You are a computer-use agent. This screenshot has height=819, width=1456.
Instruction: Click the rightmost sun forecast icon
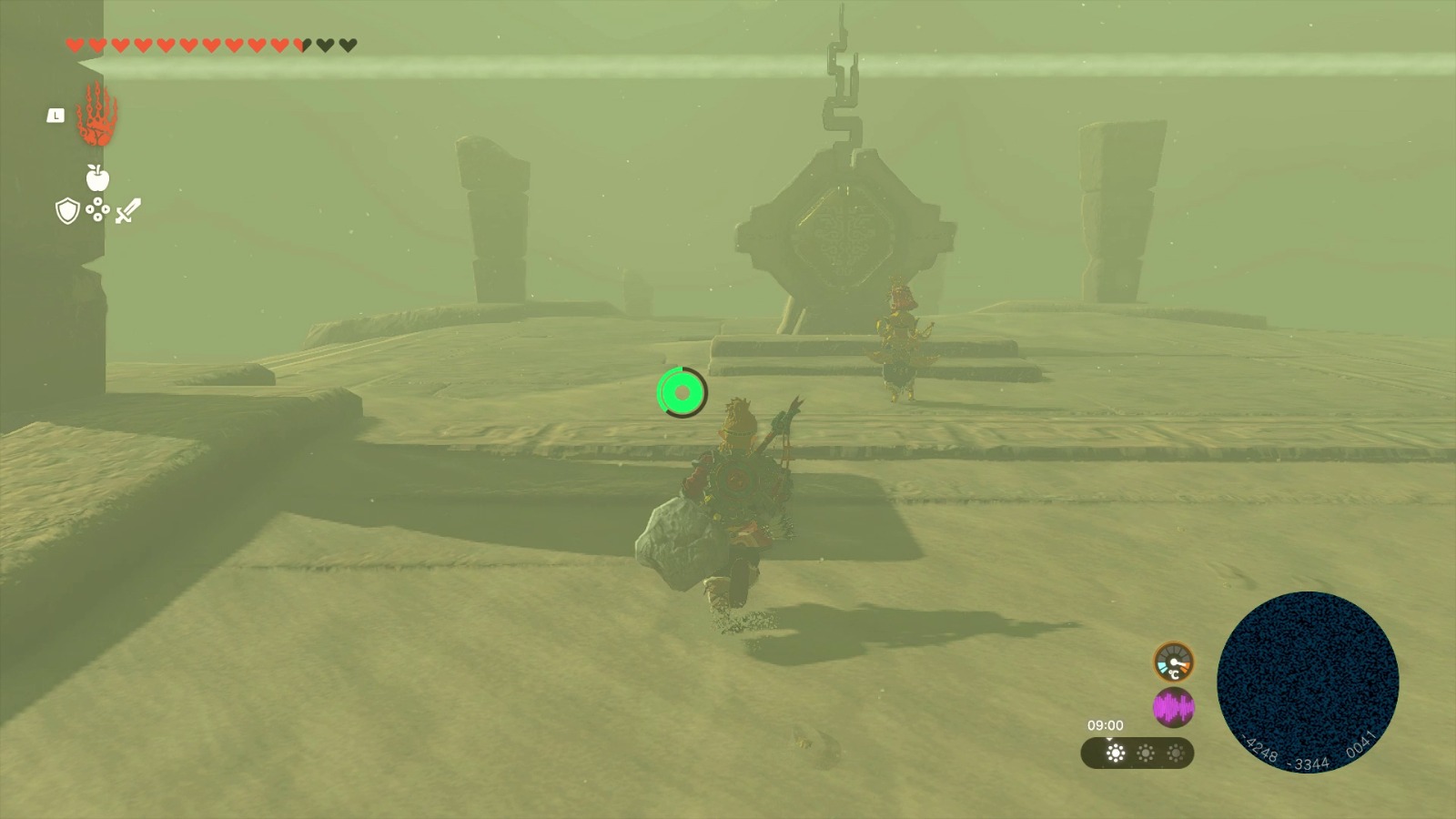coord(1177,752)
